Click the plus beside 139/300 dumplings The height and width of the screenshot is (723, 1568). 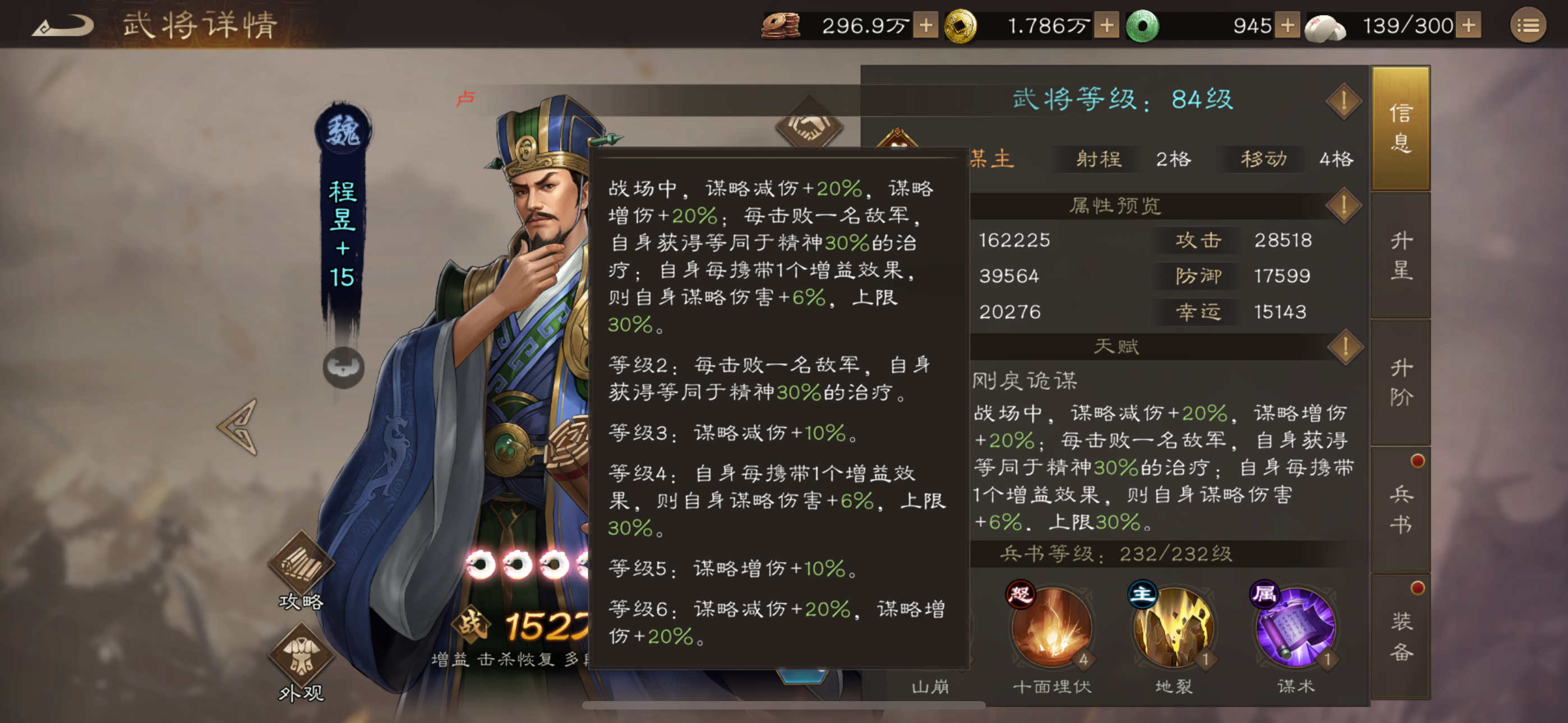coord(1470,26)
